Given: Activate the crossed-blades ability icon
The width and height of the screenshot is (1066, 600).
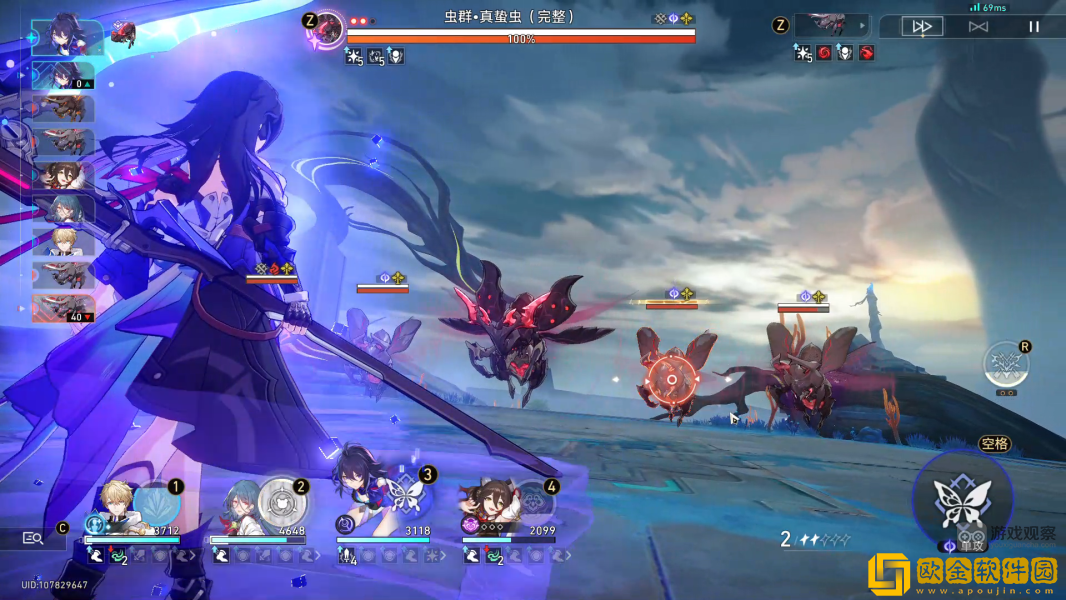Looking at the screenshot, I should pos(1004,364).
